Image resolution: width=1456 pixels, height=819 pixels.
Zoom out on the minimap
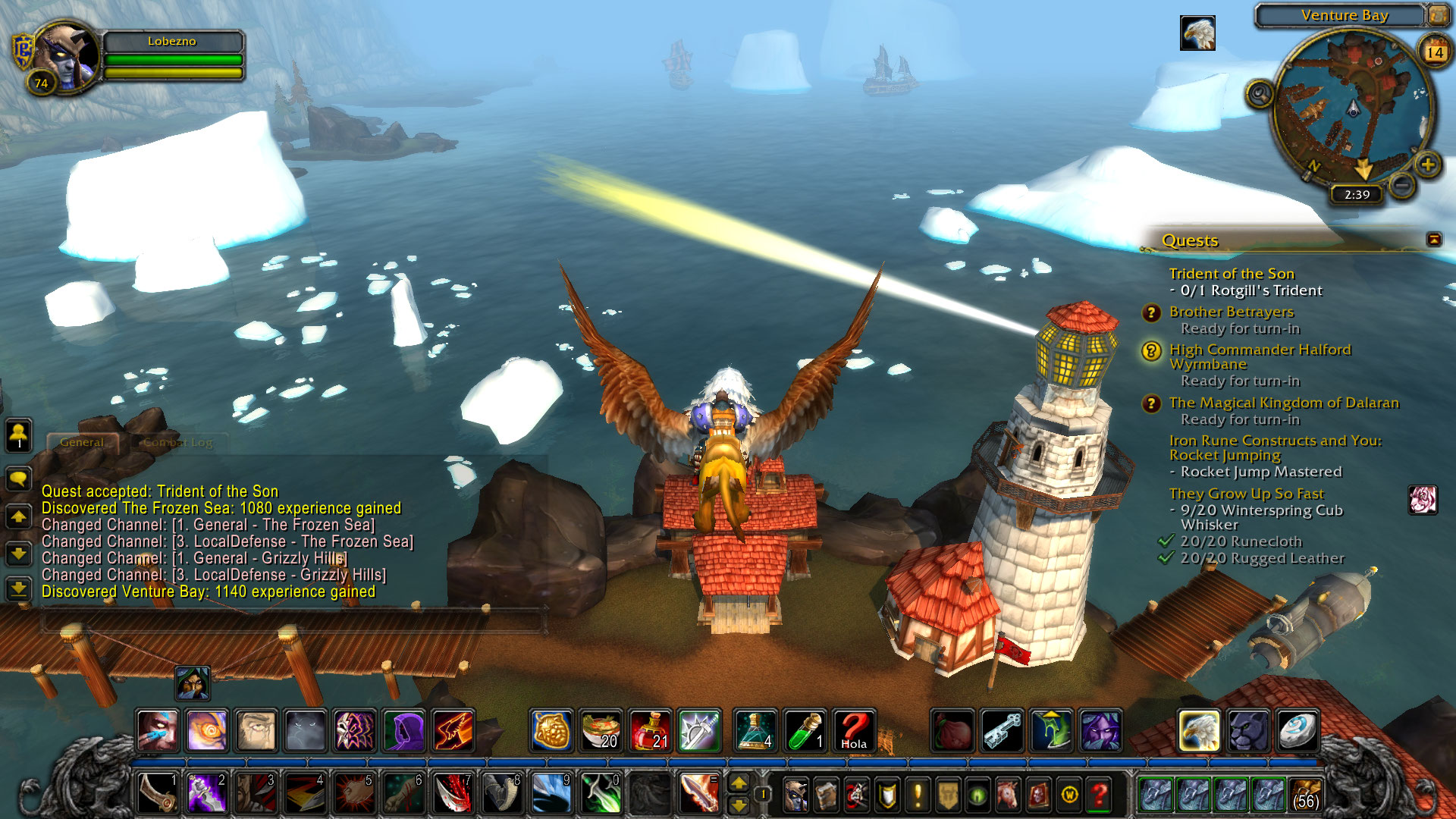click(x=1402, y=184)
